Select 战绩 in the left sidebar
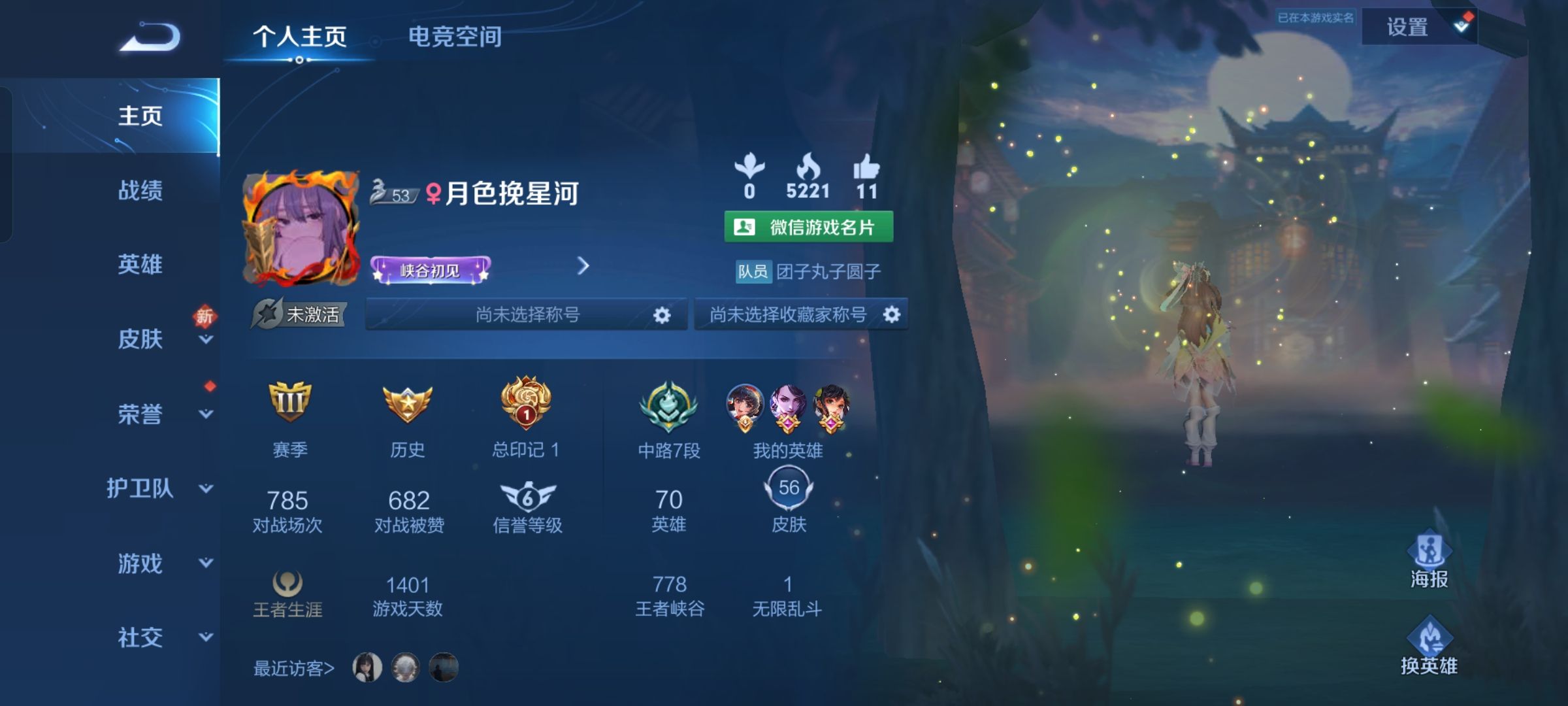Screen dimensions: 1568x706 [140, 191]
